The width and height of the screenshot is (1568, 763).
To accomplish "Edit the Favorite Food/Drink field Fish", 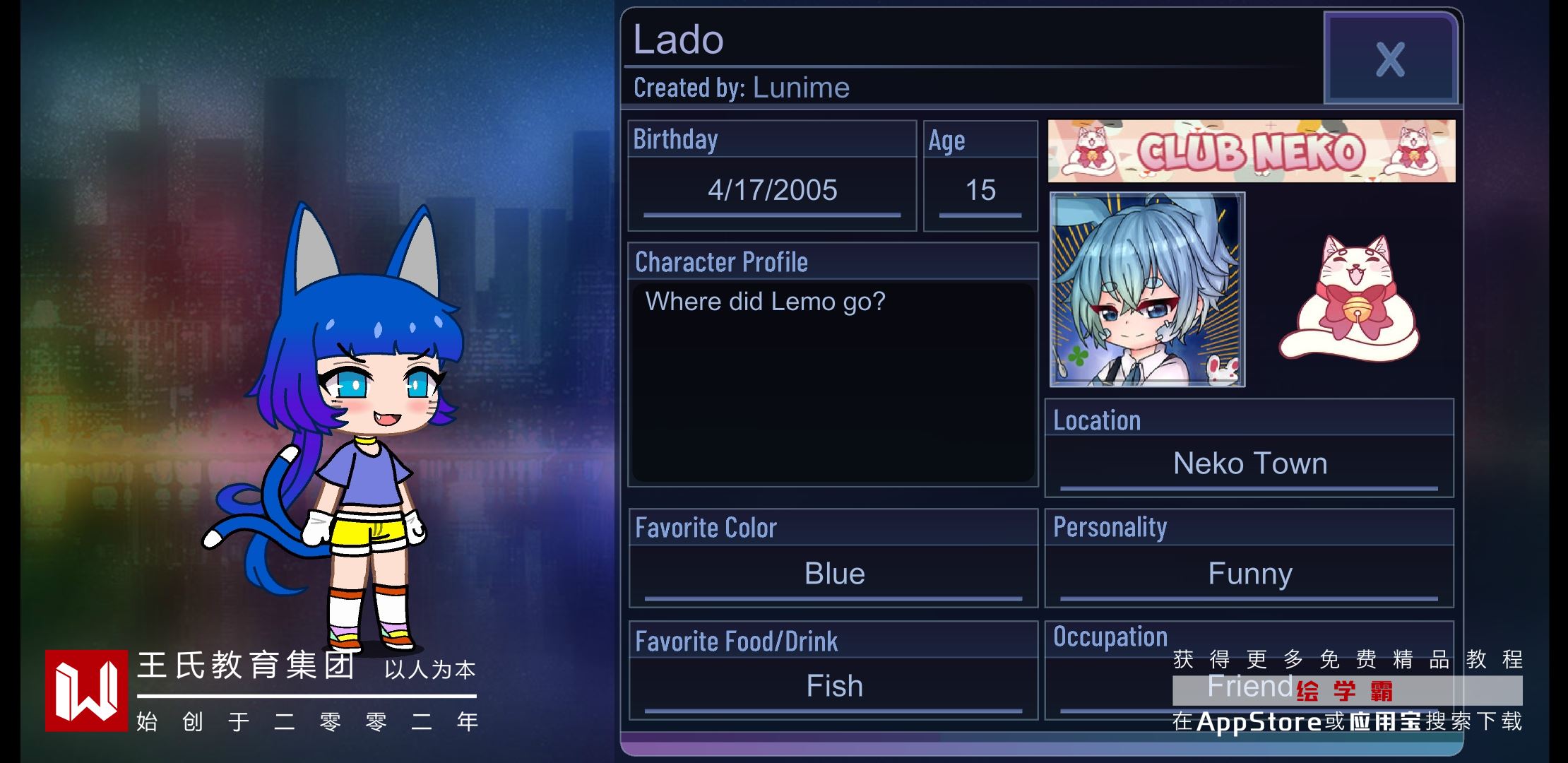I will pyautogui.click(x=833, y=686).
